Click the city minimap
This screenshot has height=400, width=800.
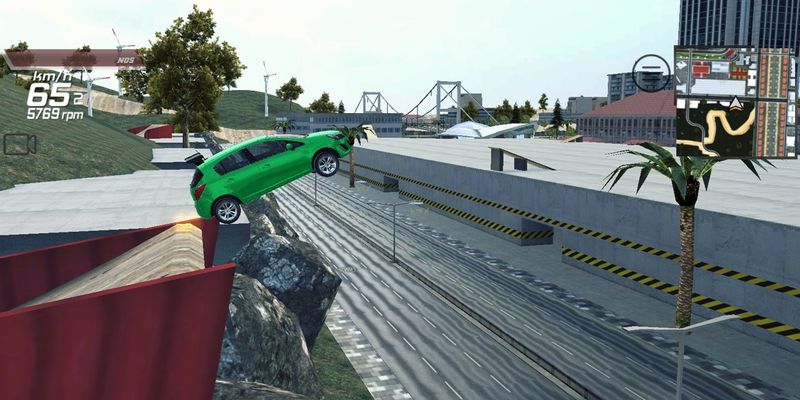pos(735,102)
